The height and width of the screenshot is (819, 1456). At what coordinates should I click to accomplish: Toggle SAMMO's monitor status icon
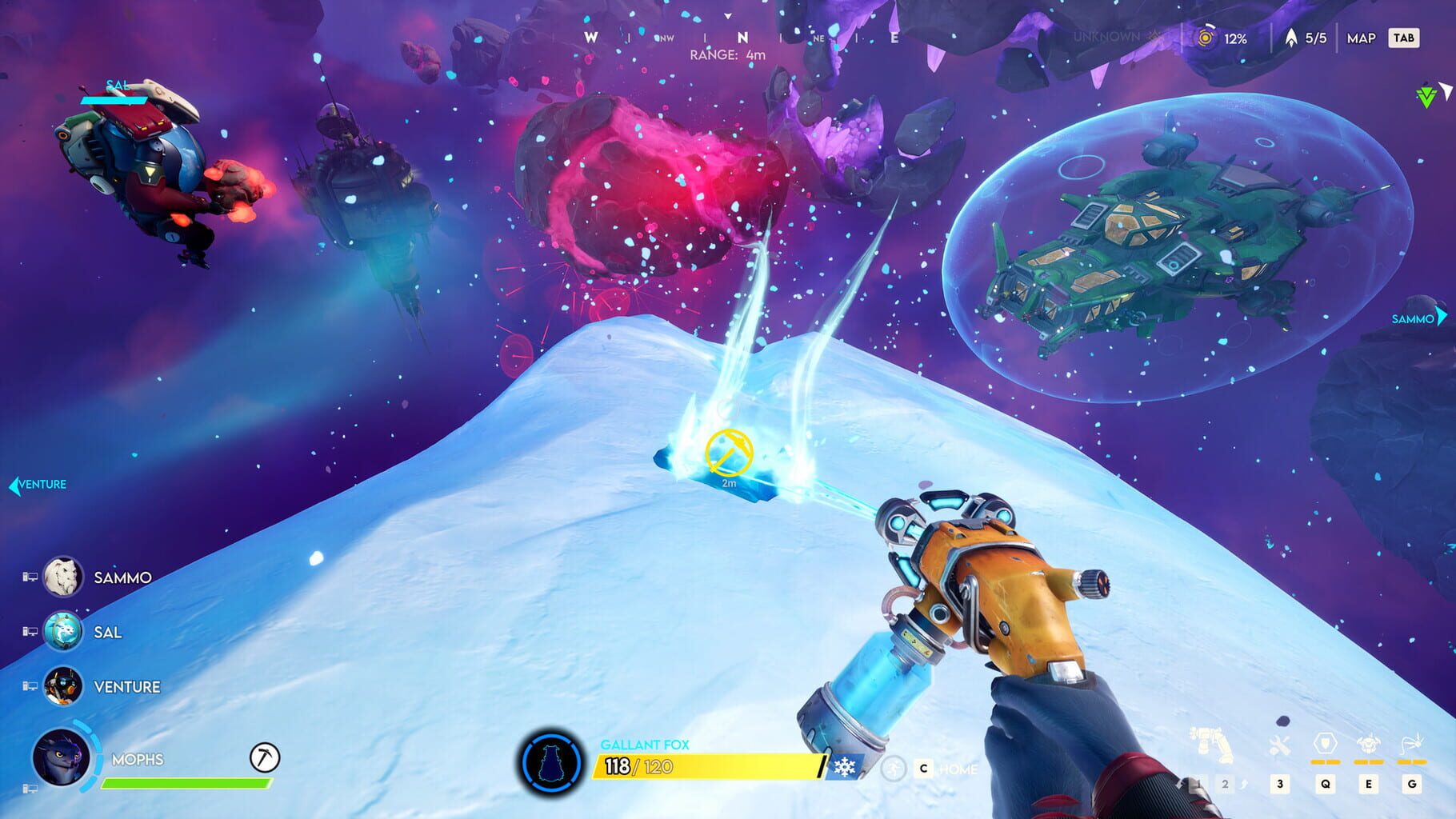[x=32, y=577]
